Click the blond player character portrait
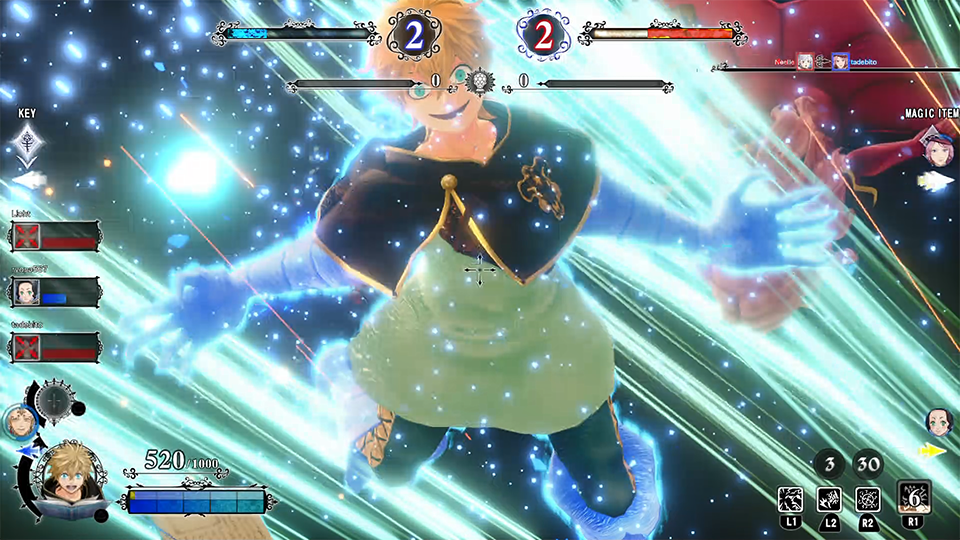 pos(64,478)
